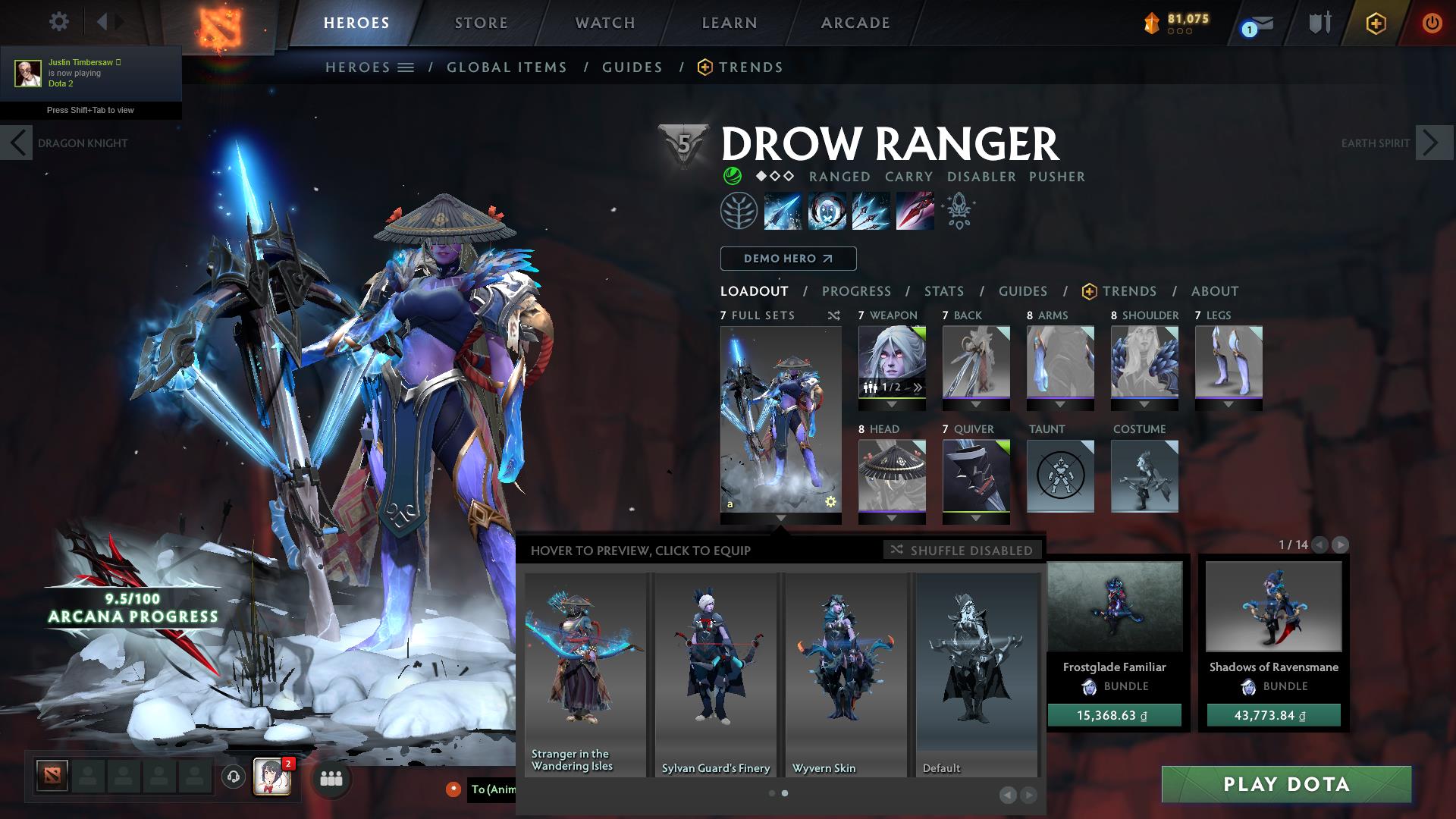1456x819 pixels.
Task: Click the Gust ability icon
Action: 825,210
